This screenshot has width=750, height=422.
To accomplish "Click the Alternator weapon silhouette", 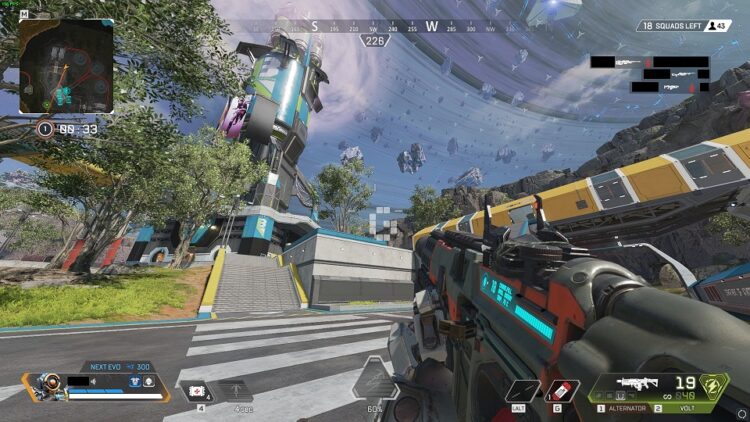I will click(636, 383).
